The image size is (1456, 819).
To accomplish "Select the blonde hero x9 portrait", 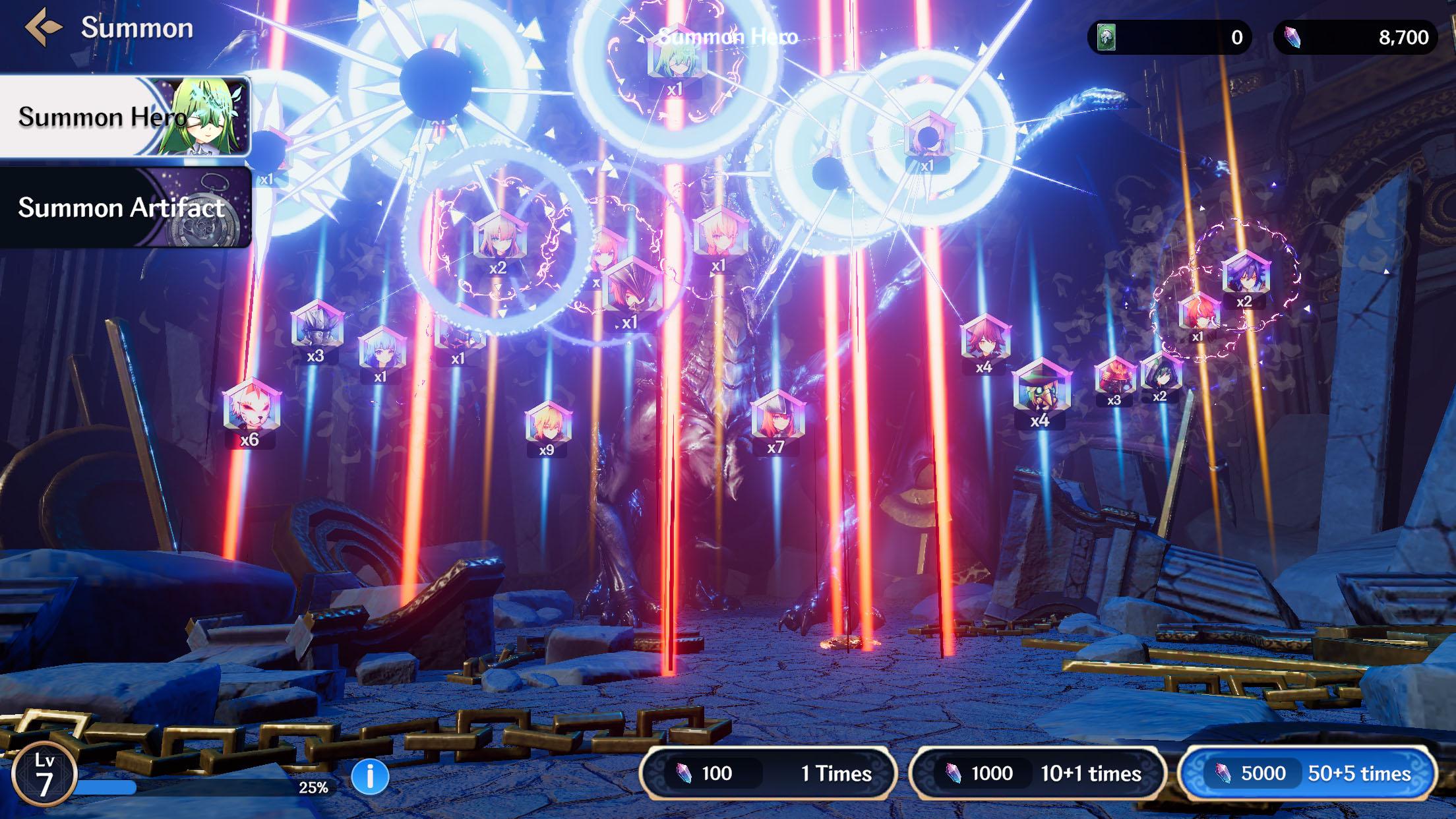I will [547, 423].
